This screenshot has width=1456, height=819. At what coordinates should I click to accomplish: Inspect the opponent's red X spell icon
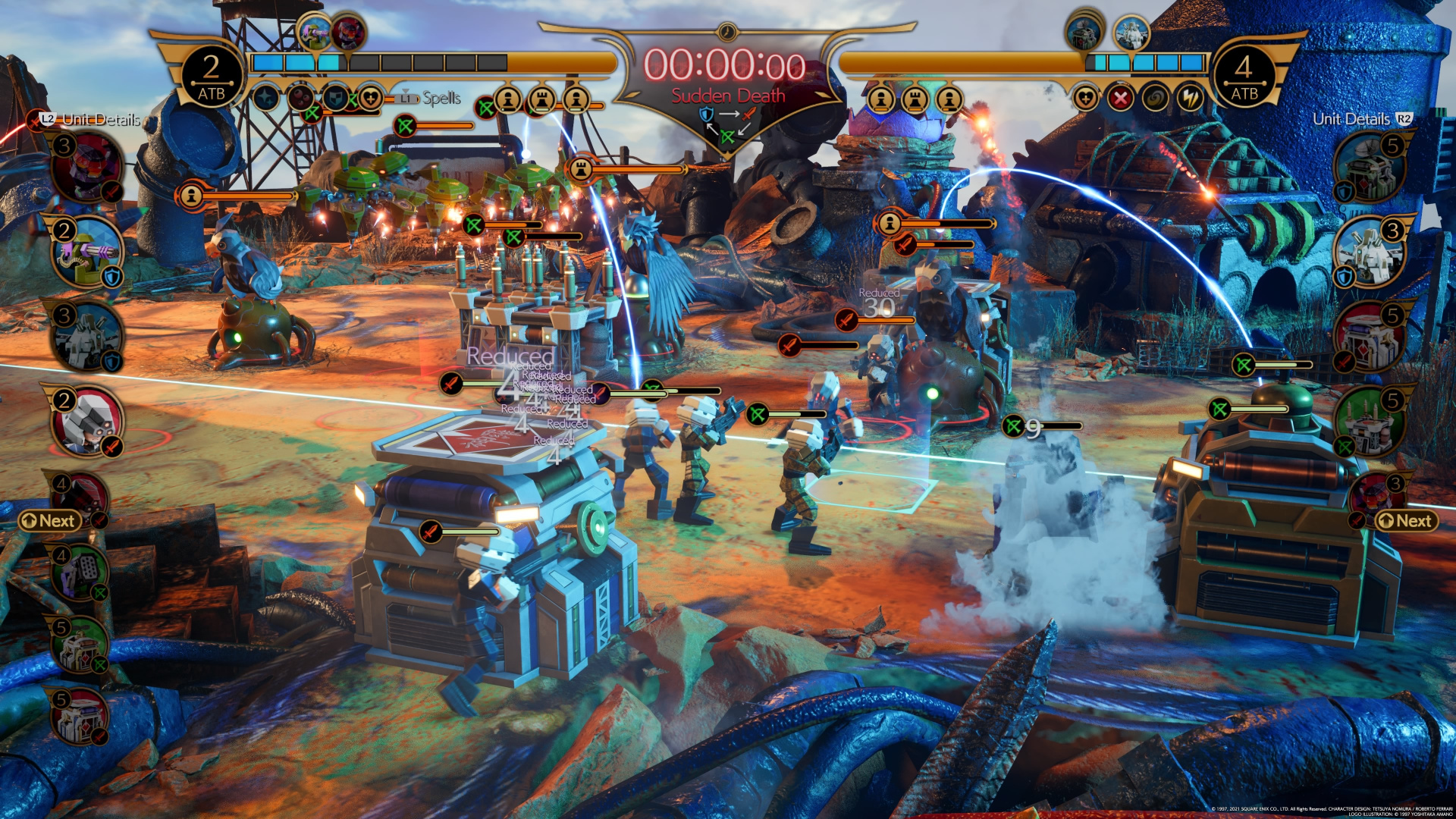[1120, 98]
